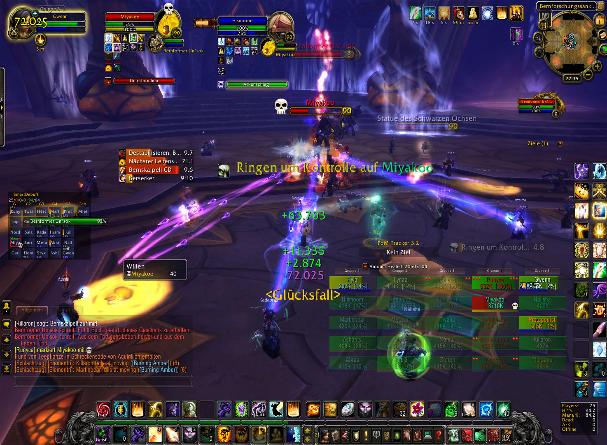Open the circular minimap
The width and height of the screenshot is (607, 445).
pos(568,40)
